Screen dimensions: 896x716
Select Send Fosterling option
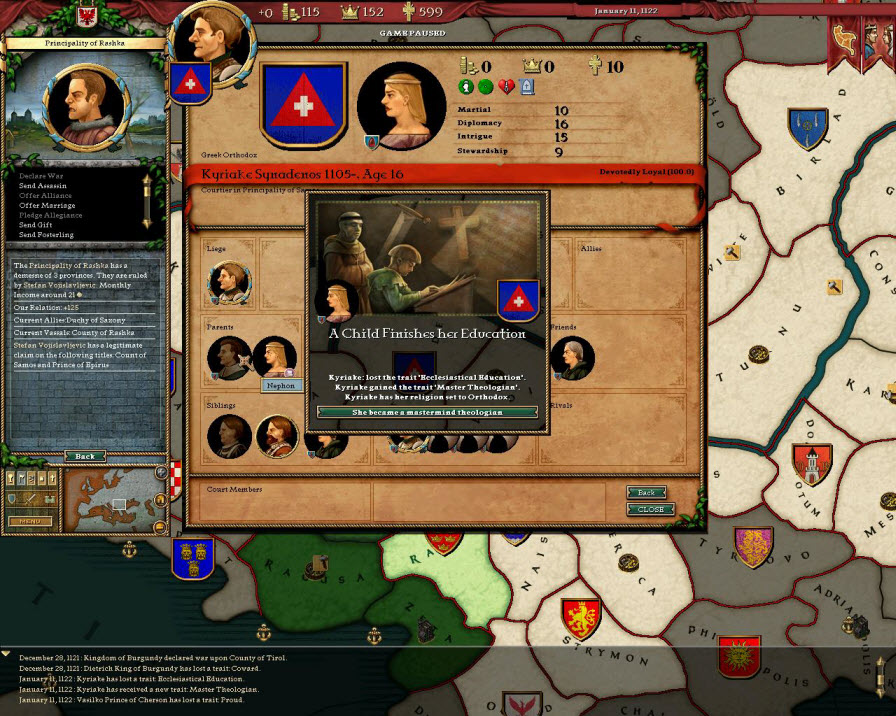click(x=46, y=235)
